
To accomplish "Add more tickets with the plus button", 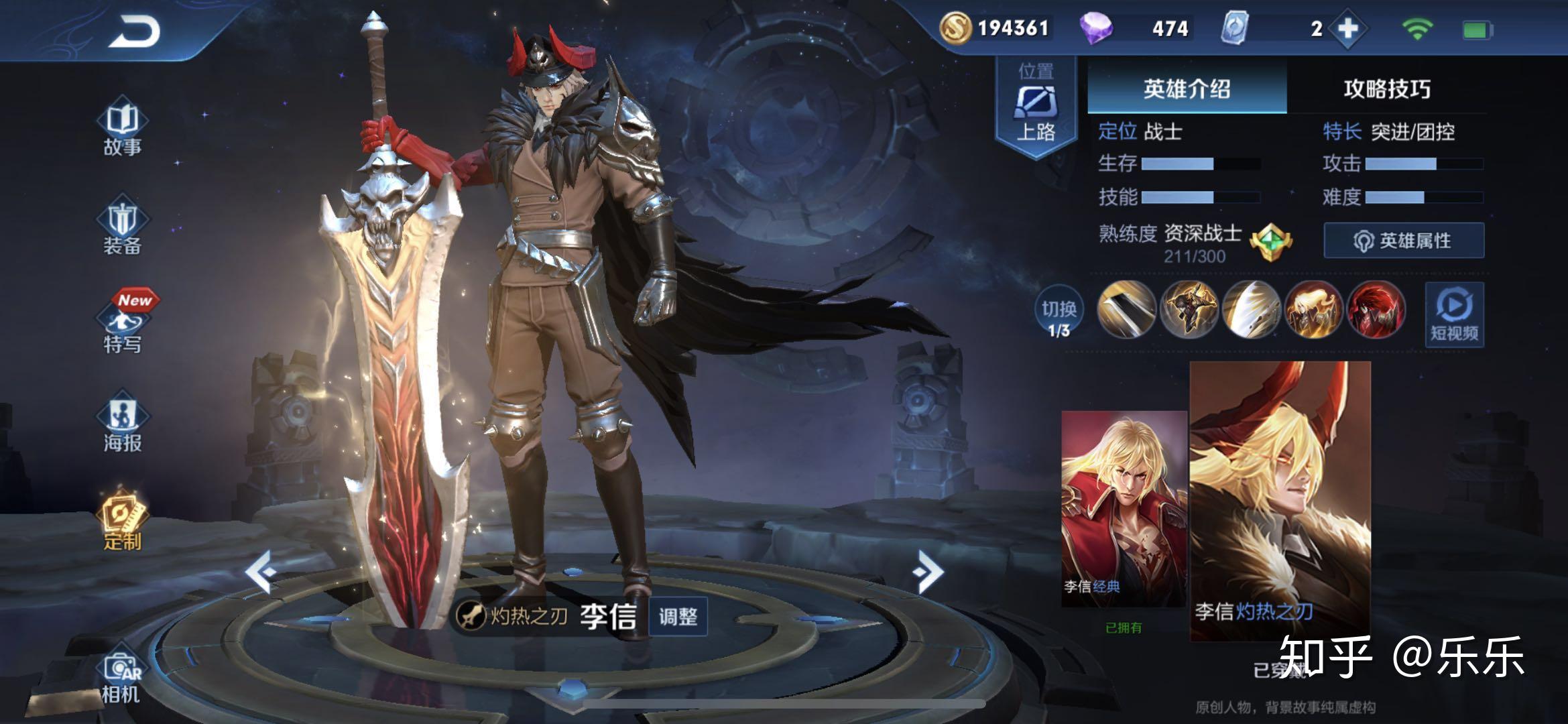I will (x=1347, y=29).
